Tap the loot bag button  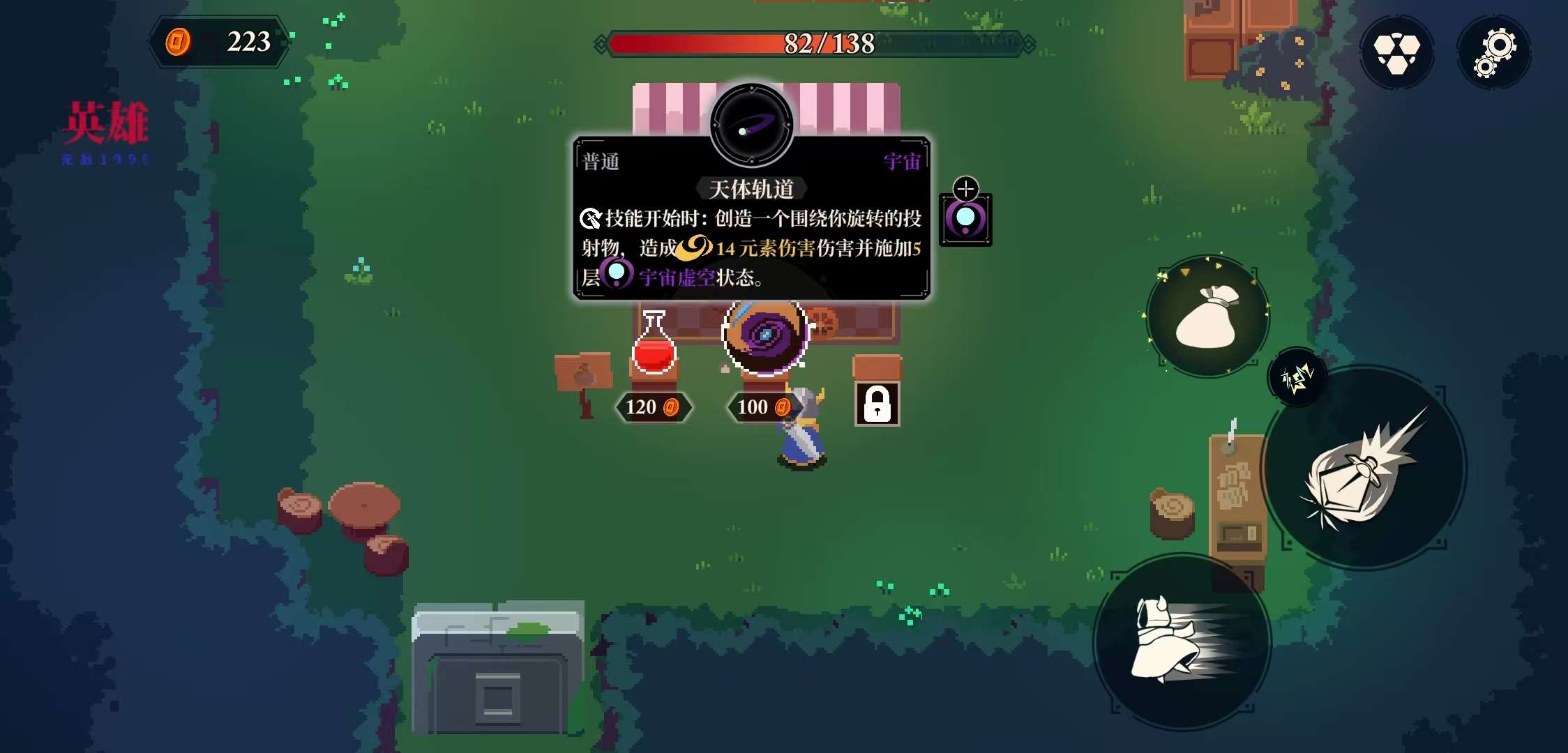[1208, 317]
